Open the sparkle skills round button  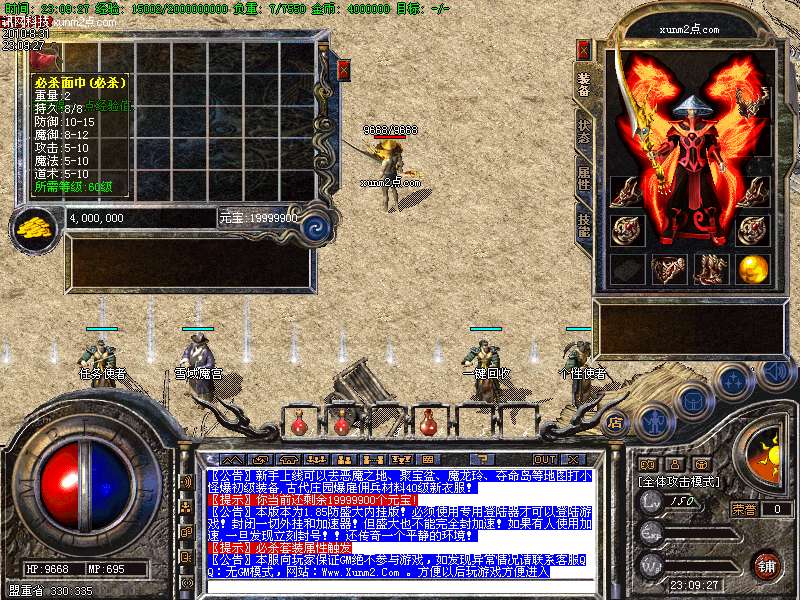733,381
